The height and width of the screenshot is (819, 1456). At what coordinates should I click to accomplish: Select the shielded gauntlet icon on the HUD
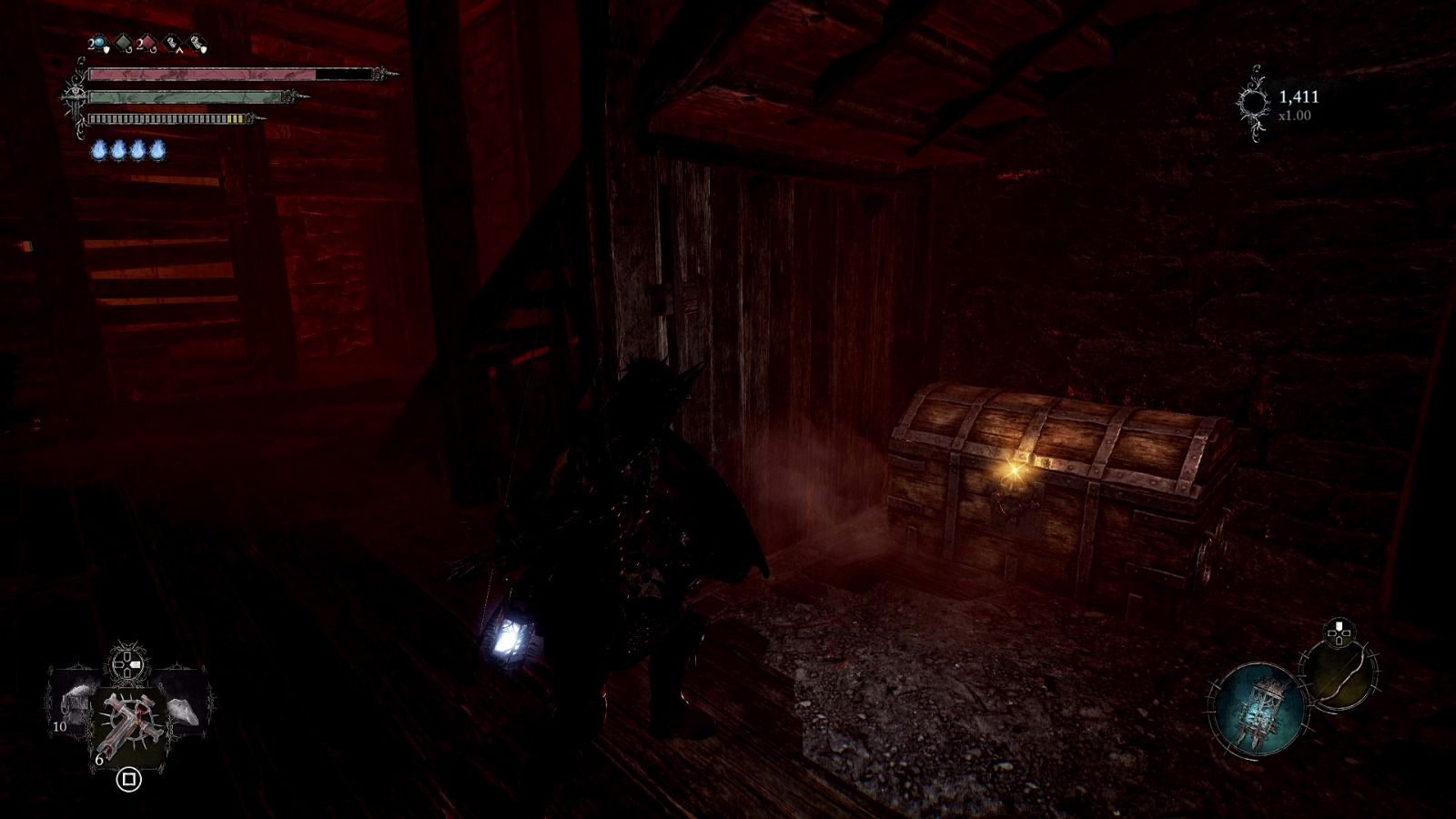click(197, 42)
